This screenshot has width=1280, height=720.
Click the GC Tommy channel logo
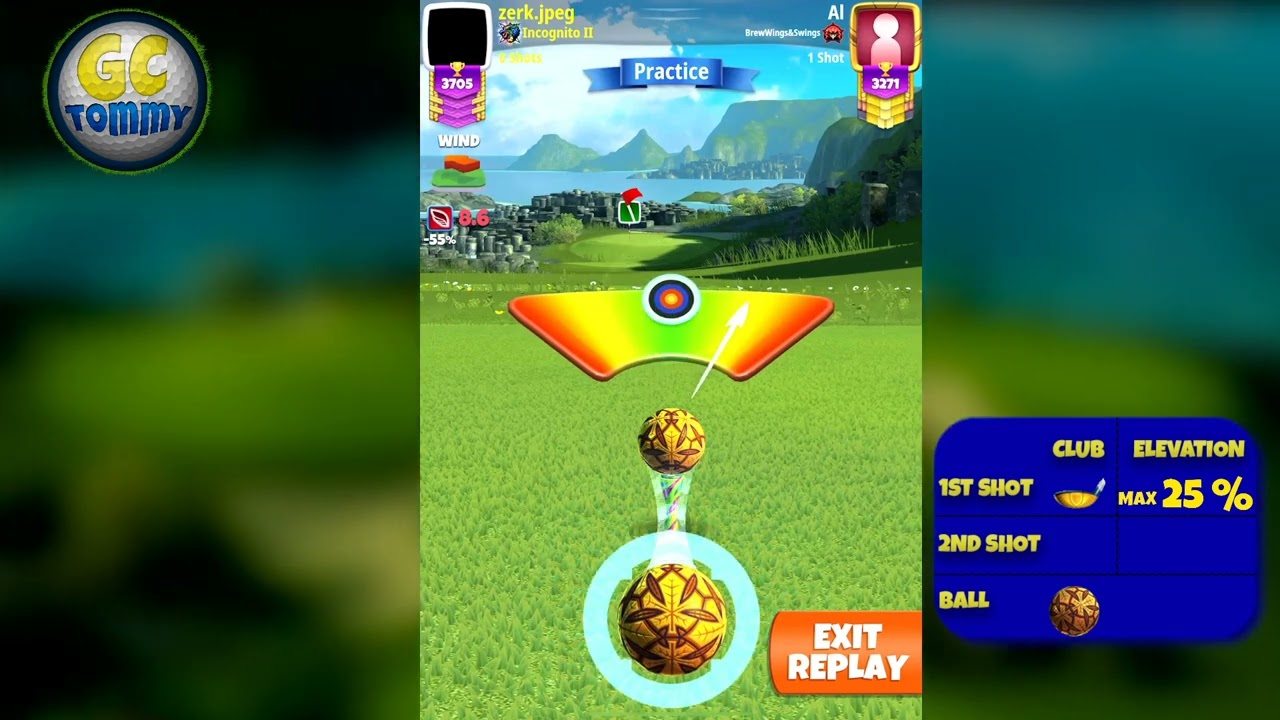click(x=127, y=92)
